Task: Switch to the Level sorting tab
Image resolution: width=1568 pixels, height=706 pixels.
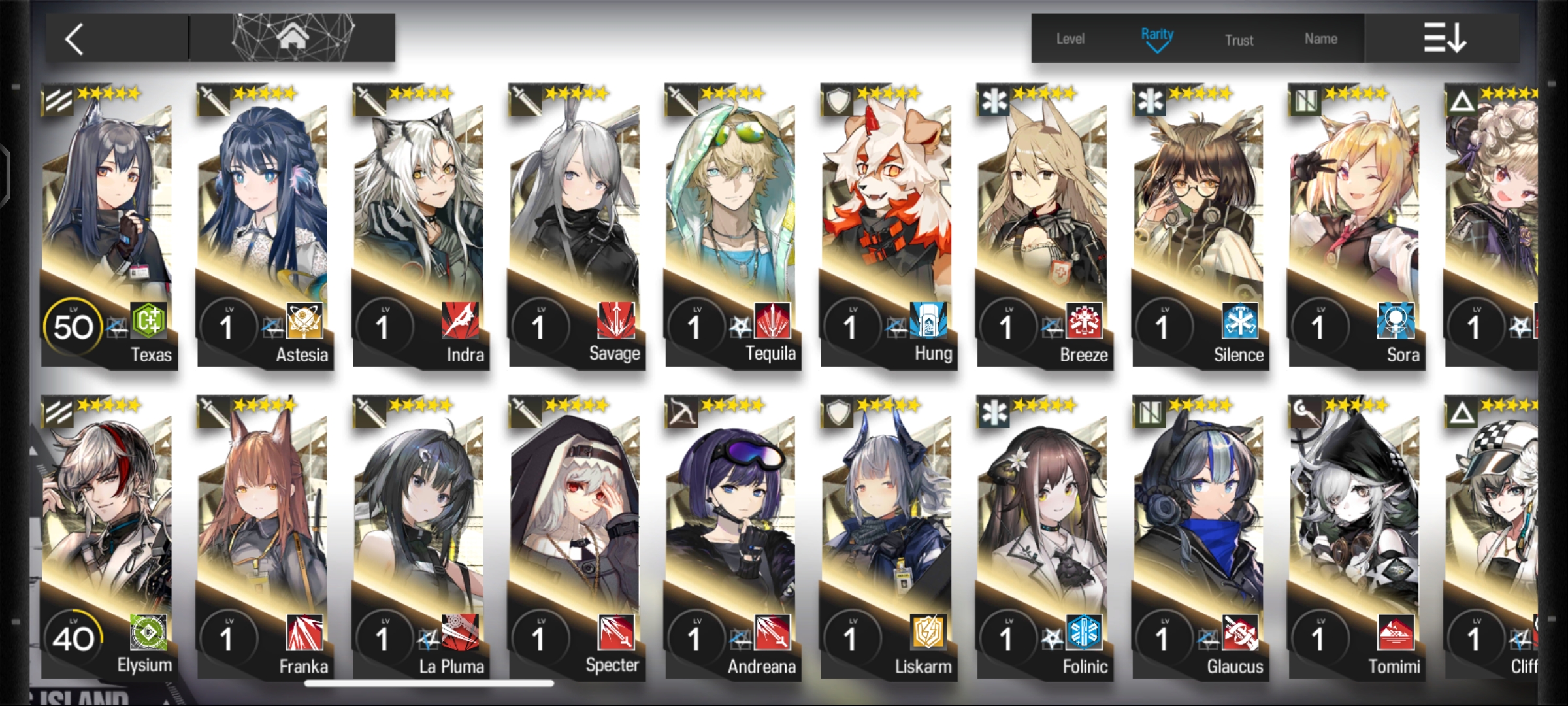Action: (1070, 39)
